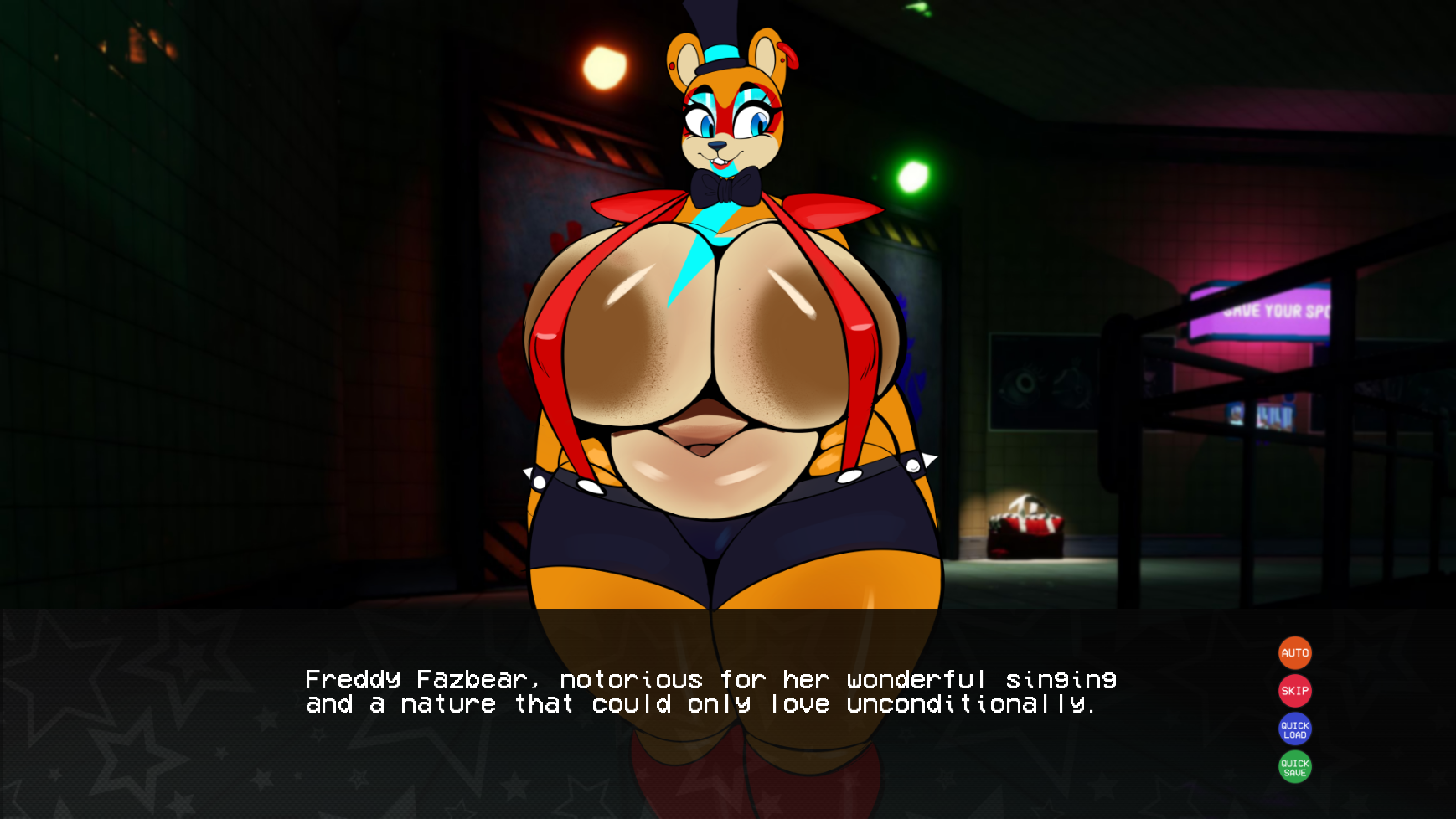
Task: Toggle the orange AUTO button
Action: pyautogui.click(x=1294, y=653)
